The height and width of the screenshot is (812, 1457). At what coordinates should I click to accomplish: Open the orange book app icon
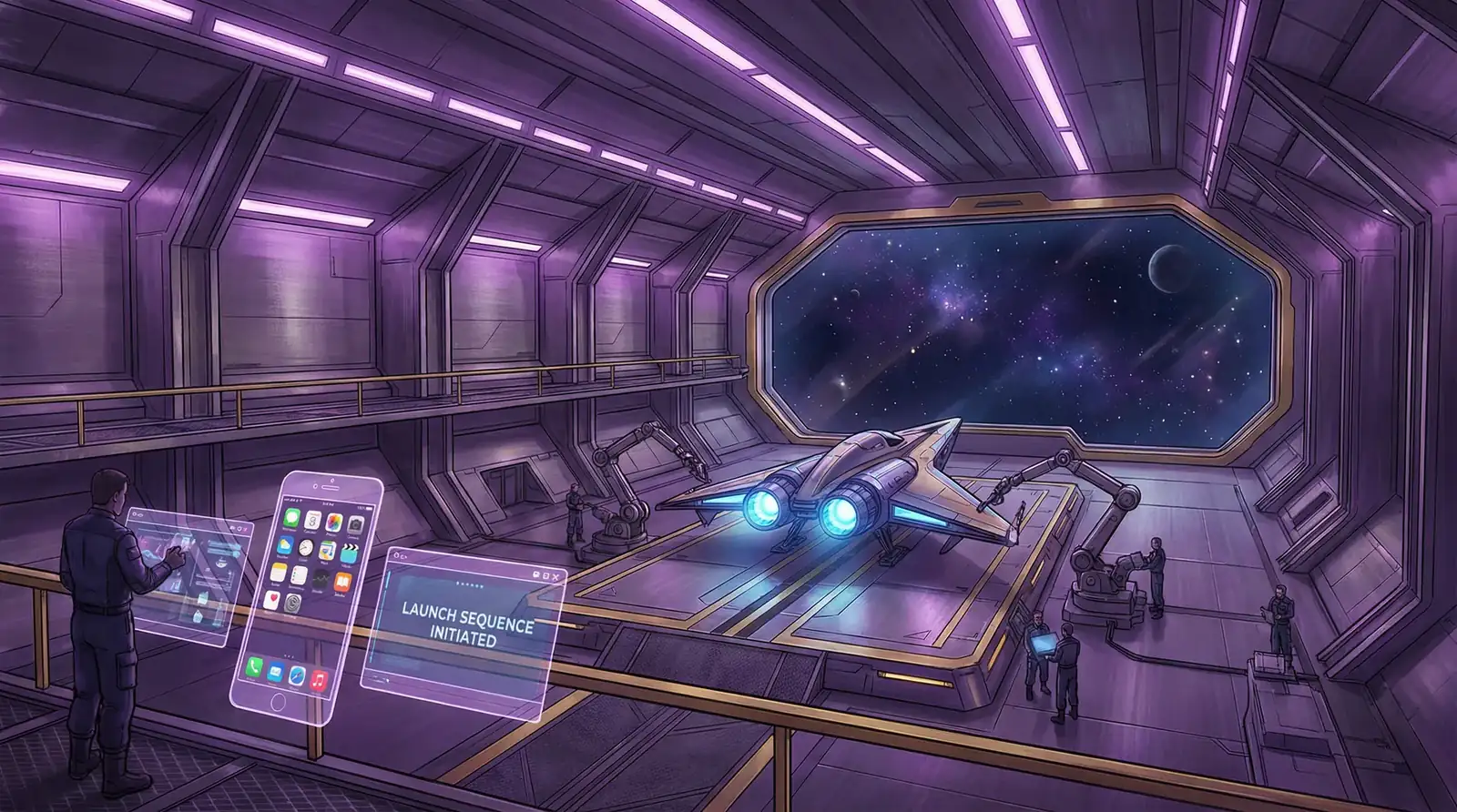pos(342,583)
